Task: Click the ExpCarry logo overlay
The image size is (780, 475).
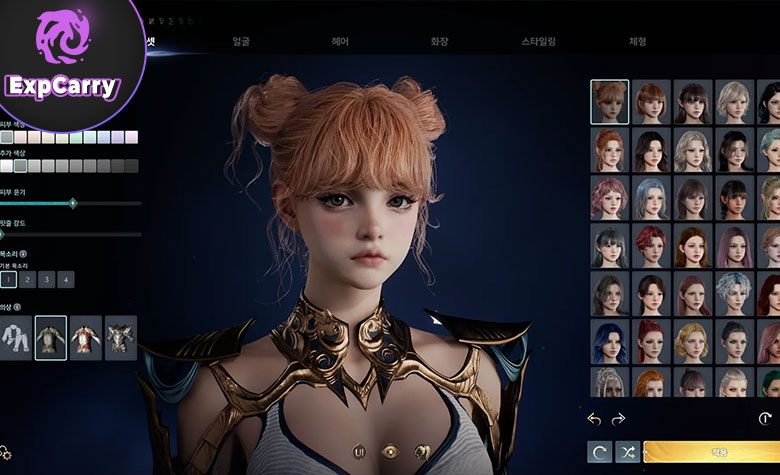Action: [x=64, y=60]
